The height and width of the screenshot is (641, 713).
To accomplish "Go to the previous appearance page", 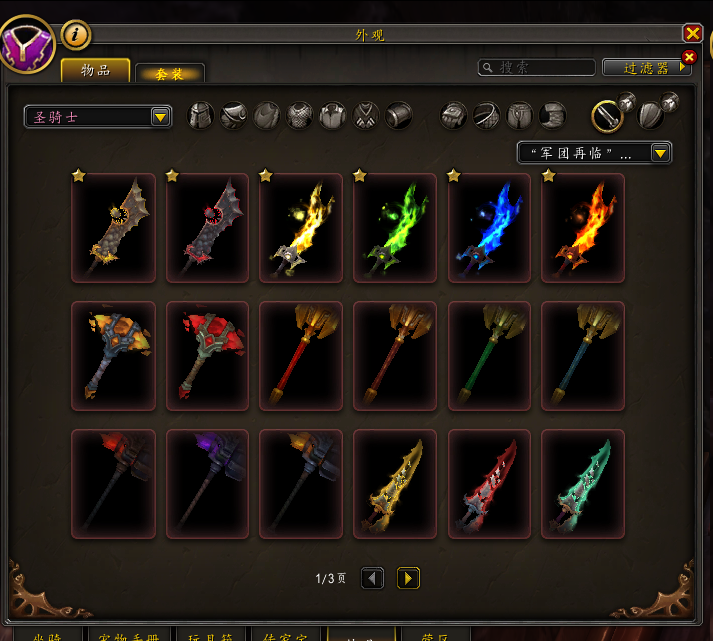I will [x=372, y=578].
